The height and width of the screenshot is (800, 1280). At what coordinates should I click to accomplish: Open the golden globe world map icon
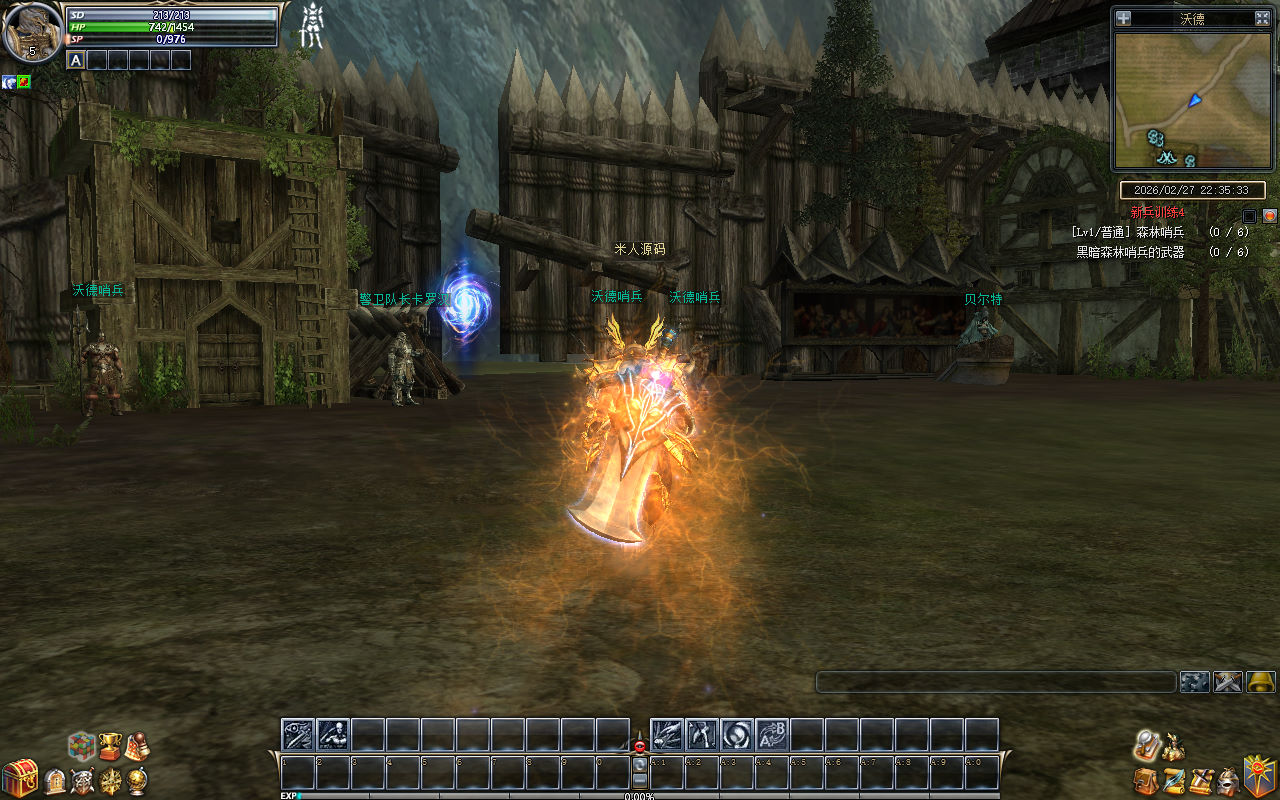coord(137,780)
